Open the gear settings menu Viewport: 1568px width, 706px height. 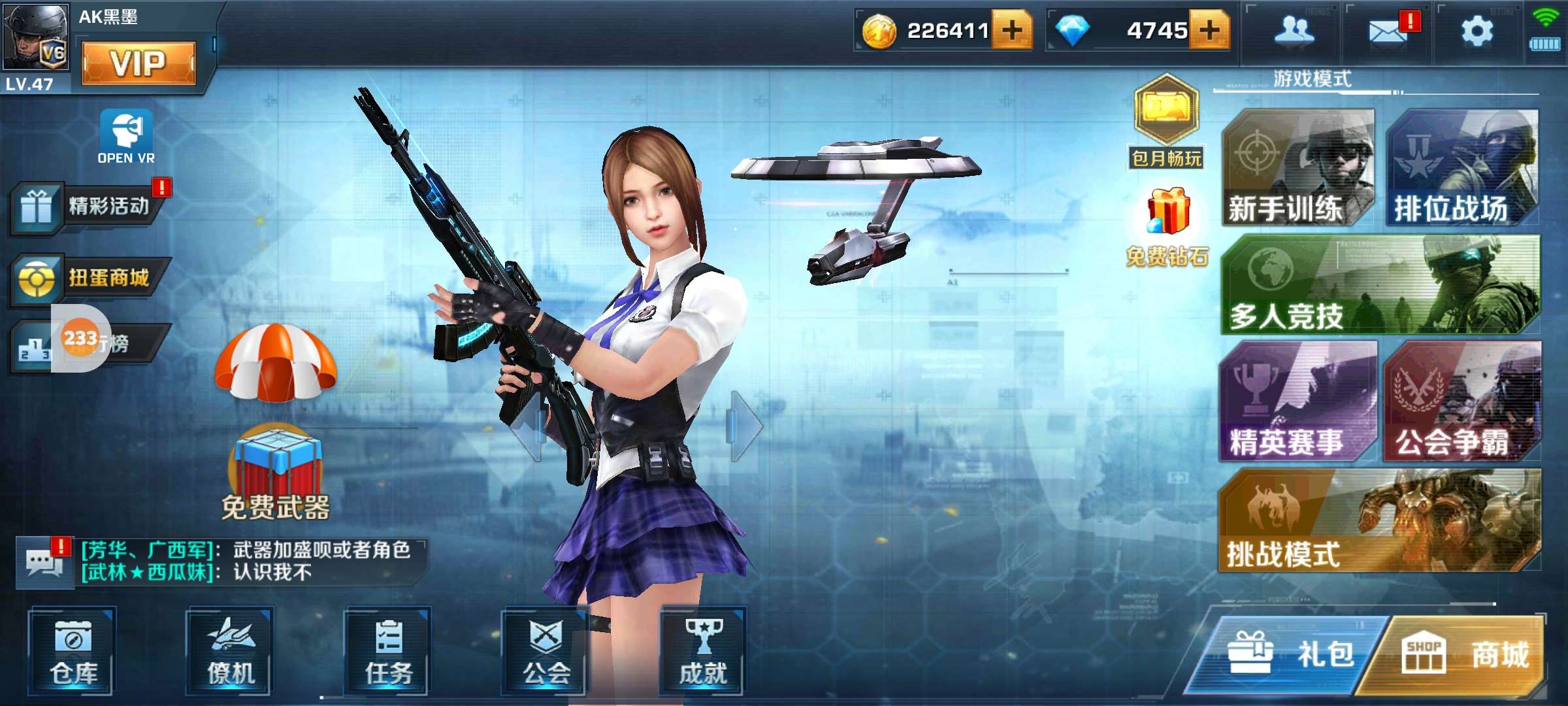click(1477, 31)
